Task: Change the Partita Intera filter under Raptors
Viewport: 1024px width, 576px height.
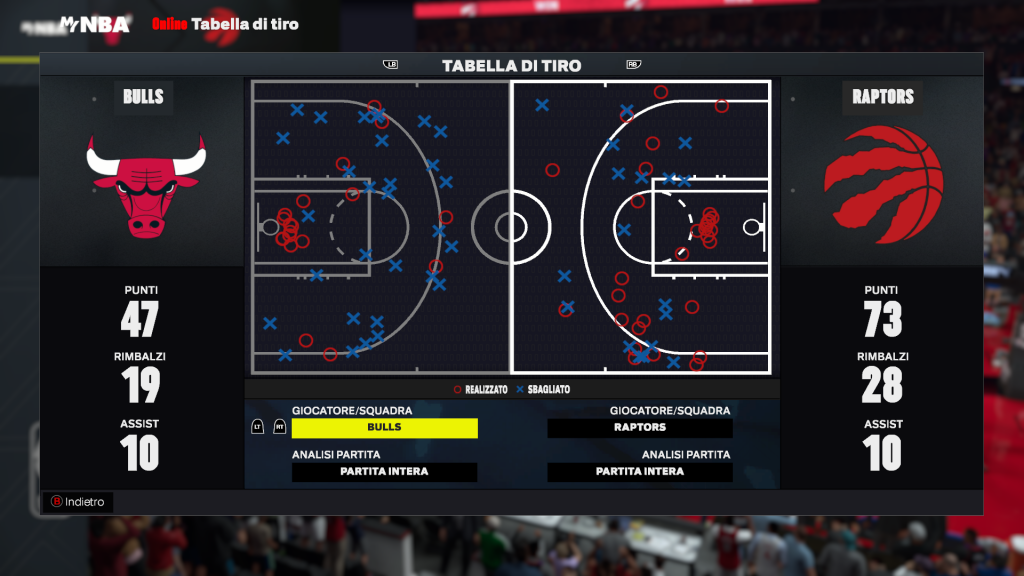Action: click(x=640, y=472)
